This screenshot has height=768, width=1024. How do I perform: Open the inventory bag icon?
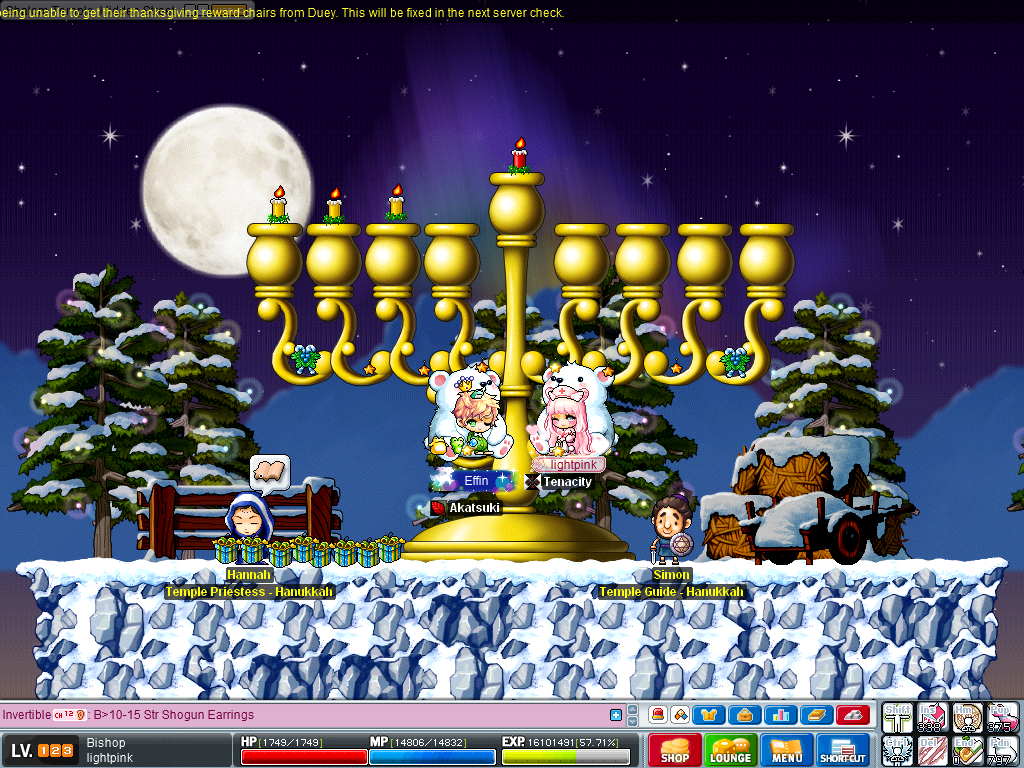[746, 715]
